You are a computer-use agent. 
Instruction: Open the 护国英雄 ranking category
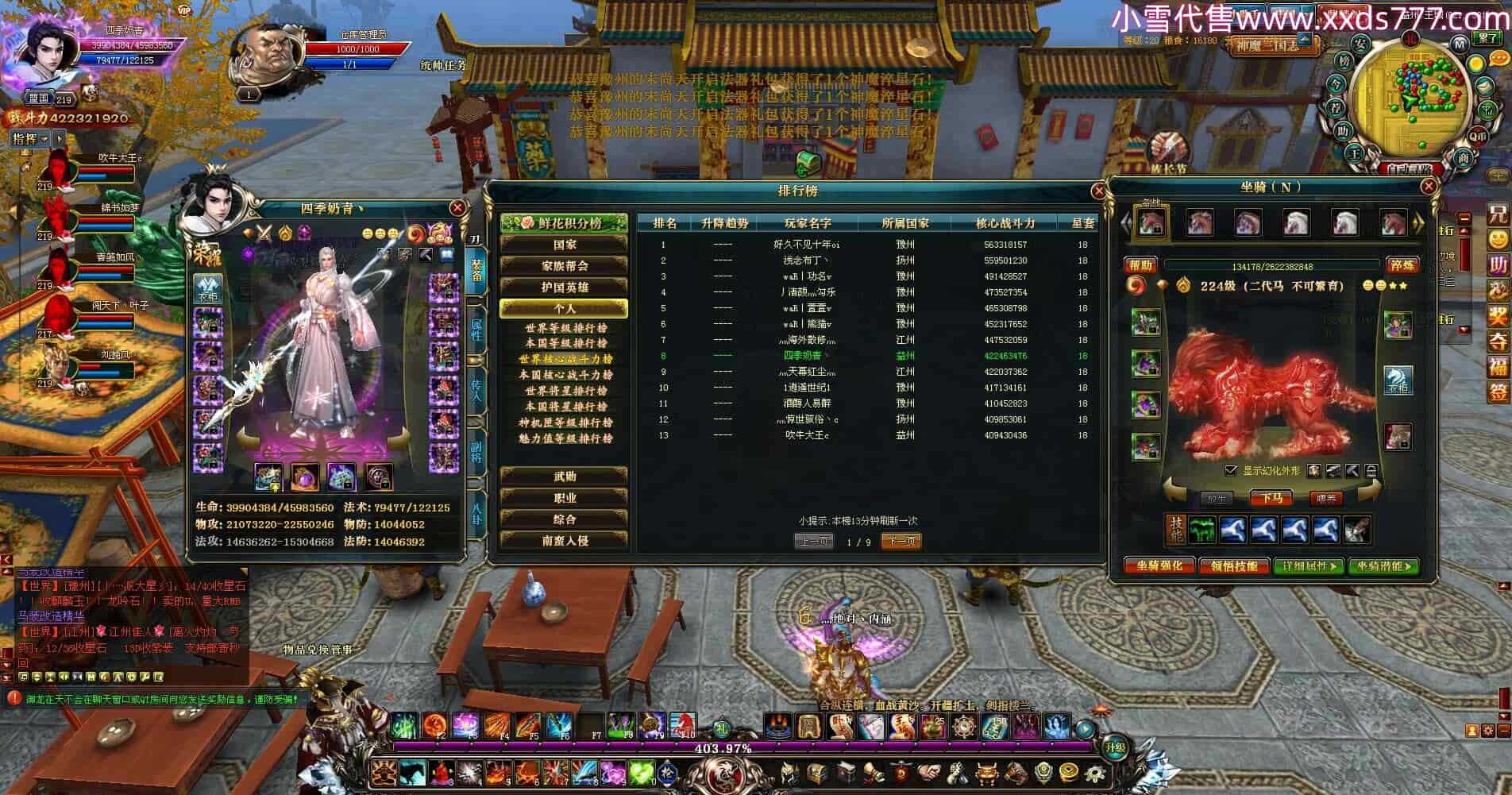(564, 288)
